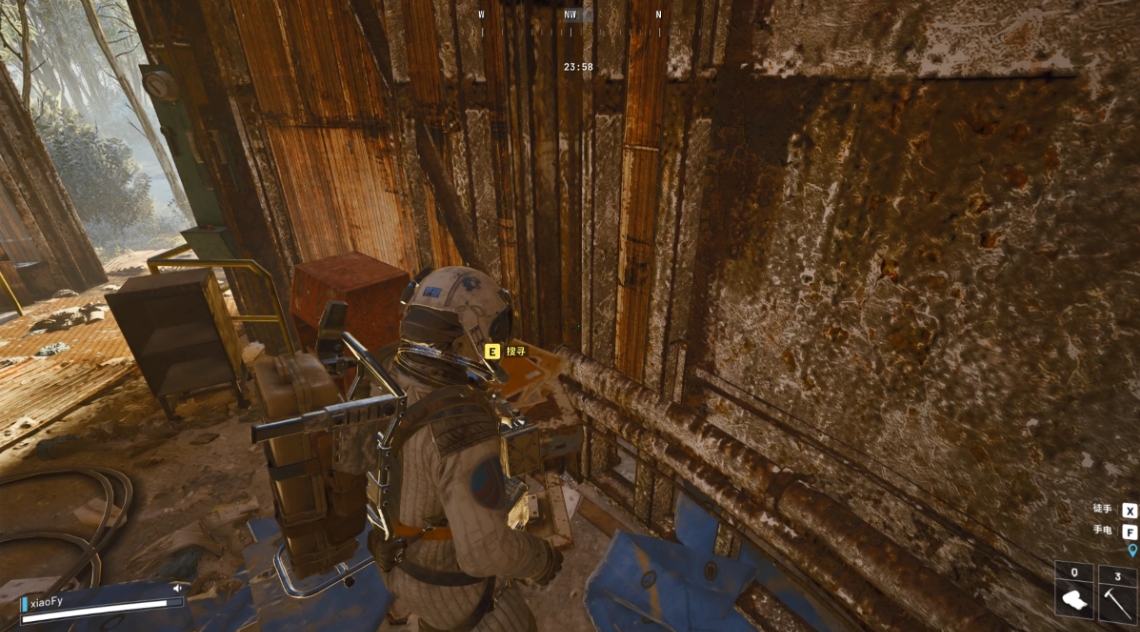1140x632 pixels.
Task: Click the blue map pin marker icon
Action: click(x=1132, y=550)
